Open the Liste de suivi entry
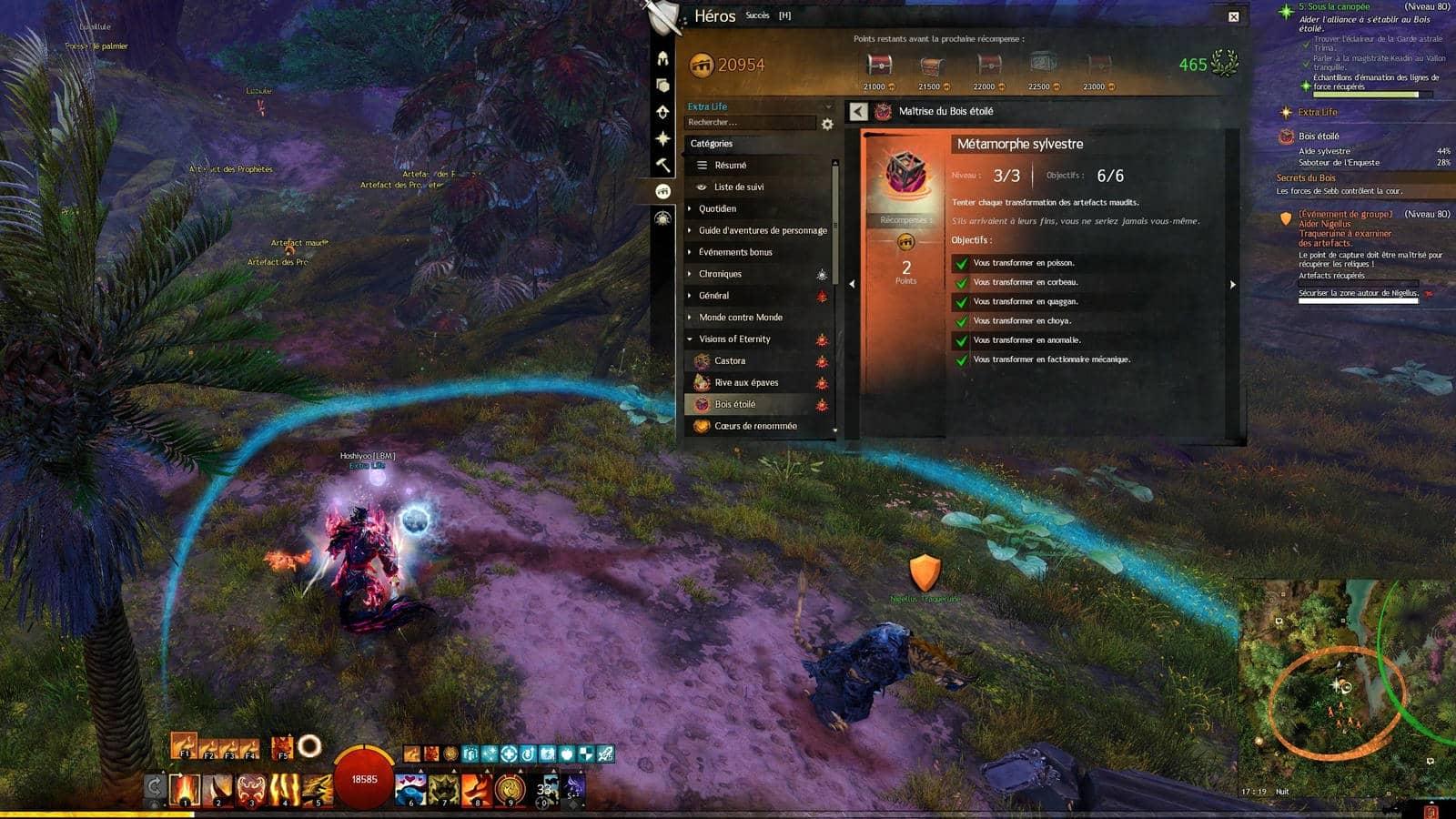Screen dimensions: 1456x819 [738, 187]
